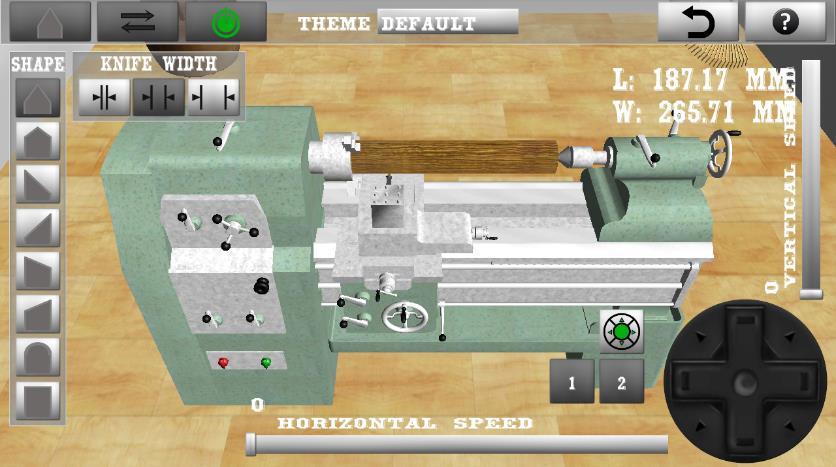
Task: Choose the half-round arch knife shape
Action: point(39,359)
